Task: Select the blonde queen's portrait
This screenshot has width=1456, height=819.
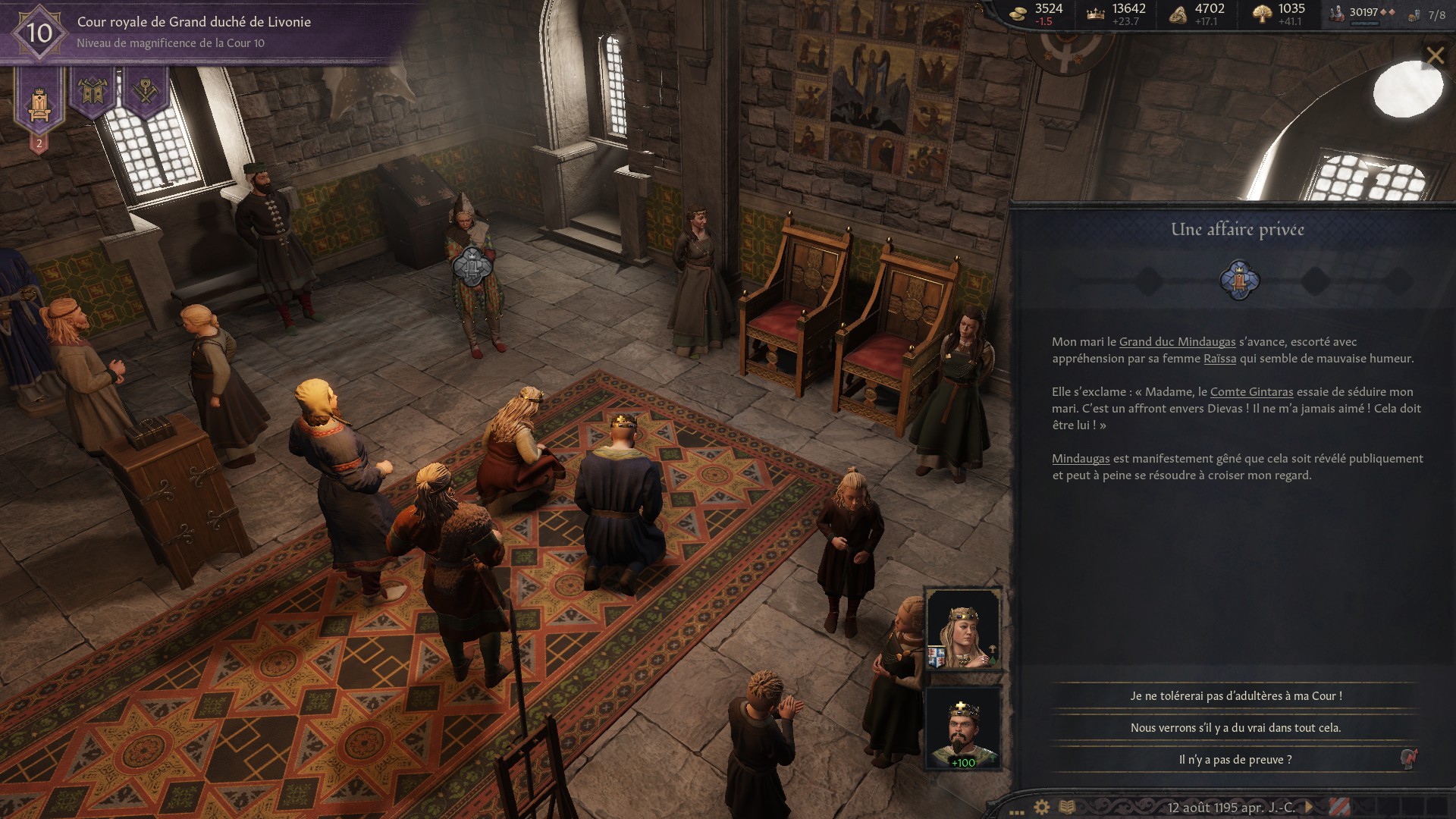Action: (962, 629)
